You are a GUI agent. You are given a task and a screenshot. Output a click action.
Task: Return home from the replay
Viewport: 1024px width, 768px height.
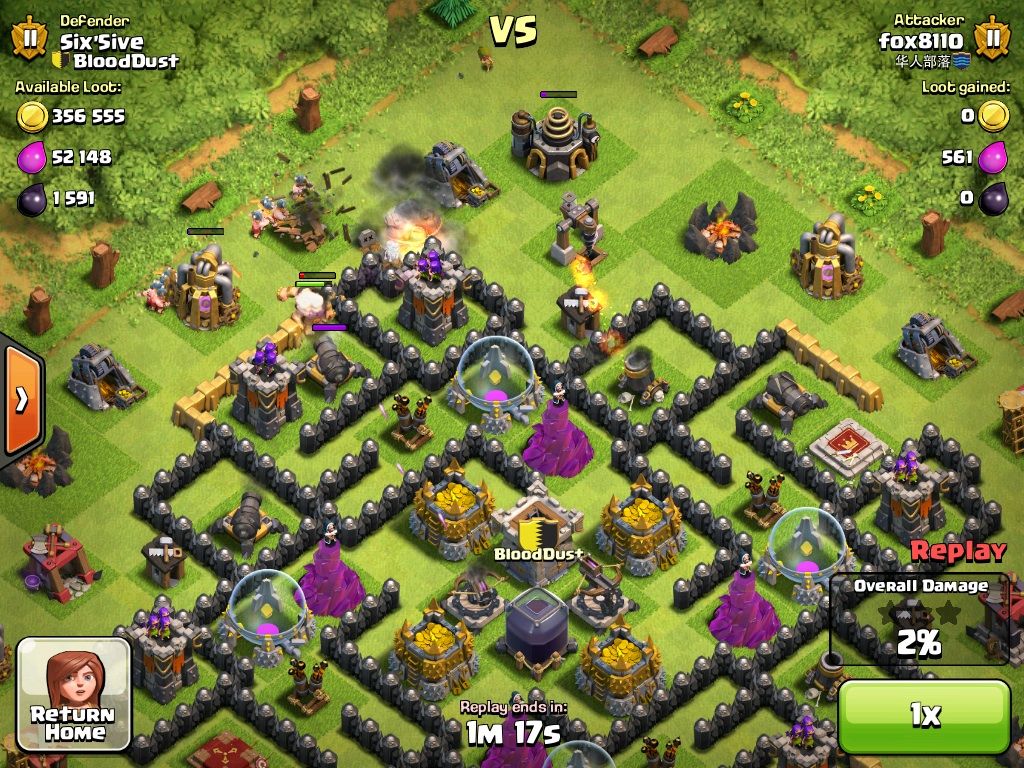(x=74, y=694)
